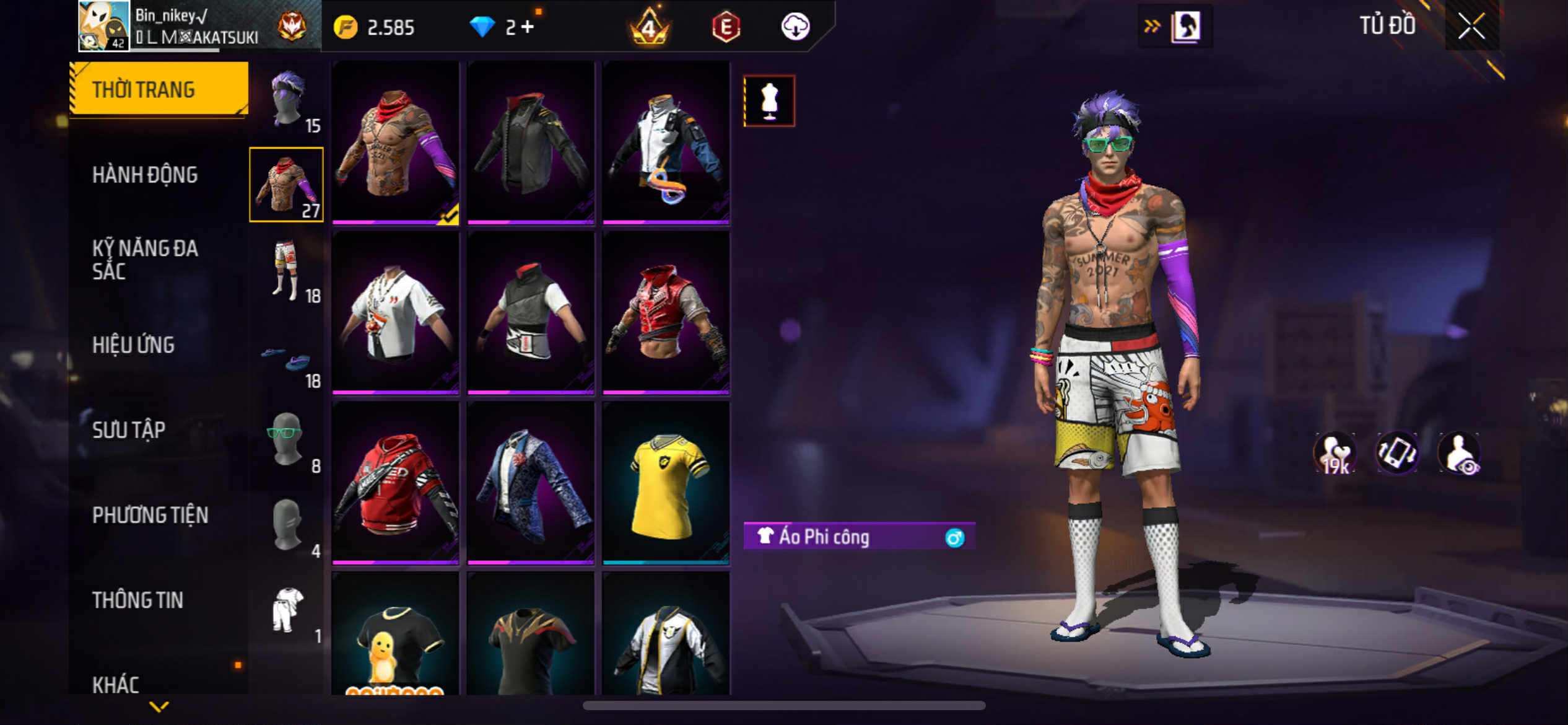Click the mannequin outfit preset button
Screen dimensions: 1568x725
click(769, 101)
